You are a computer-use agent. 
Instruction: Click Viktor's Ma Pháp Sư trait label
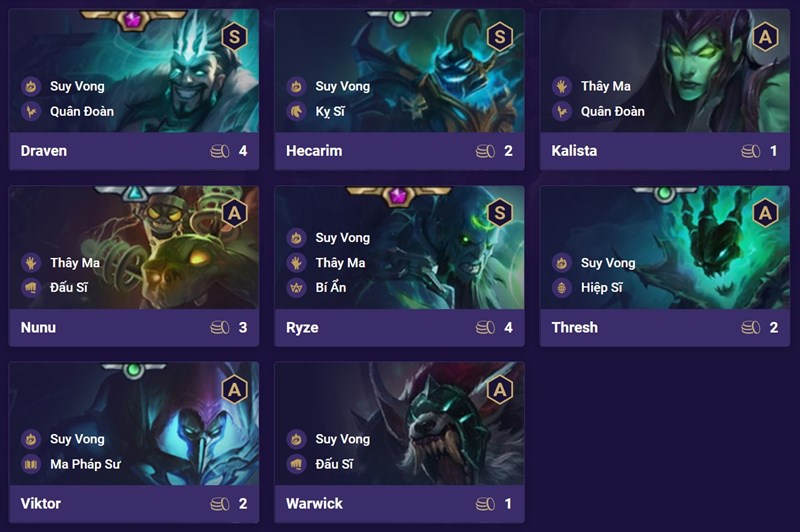click(84, 463)
